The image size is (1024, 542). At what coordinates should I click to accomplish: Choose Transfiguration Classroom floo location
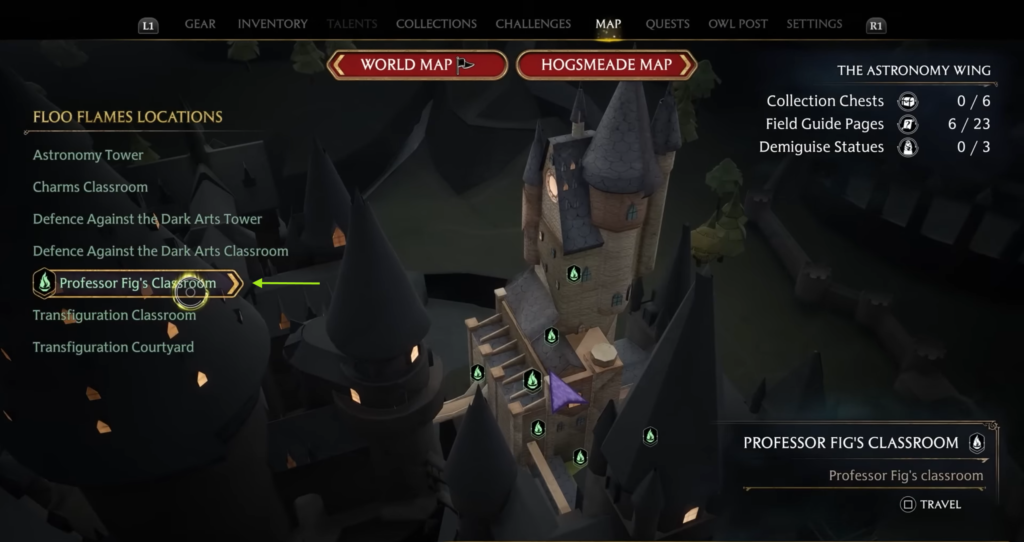coord(114,315)
